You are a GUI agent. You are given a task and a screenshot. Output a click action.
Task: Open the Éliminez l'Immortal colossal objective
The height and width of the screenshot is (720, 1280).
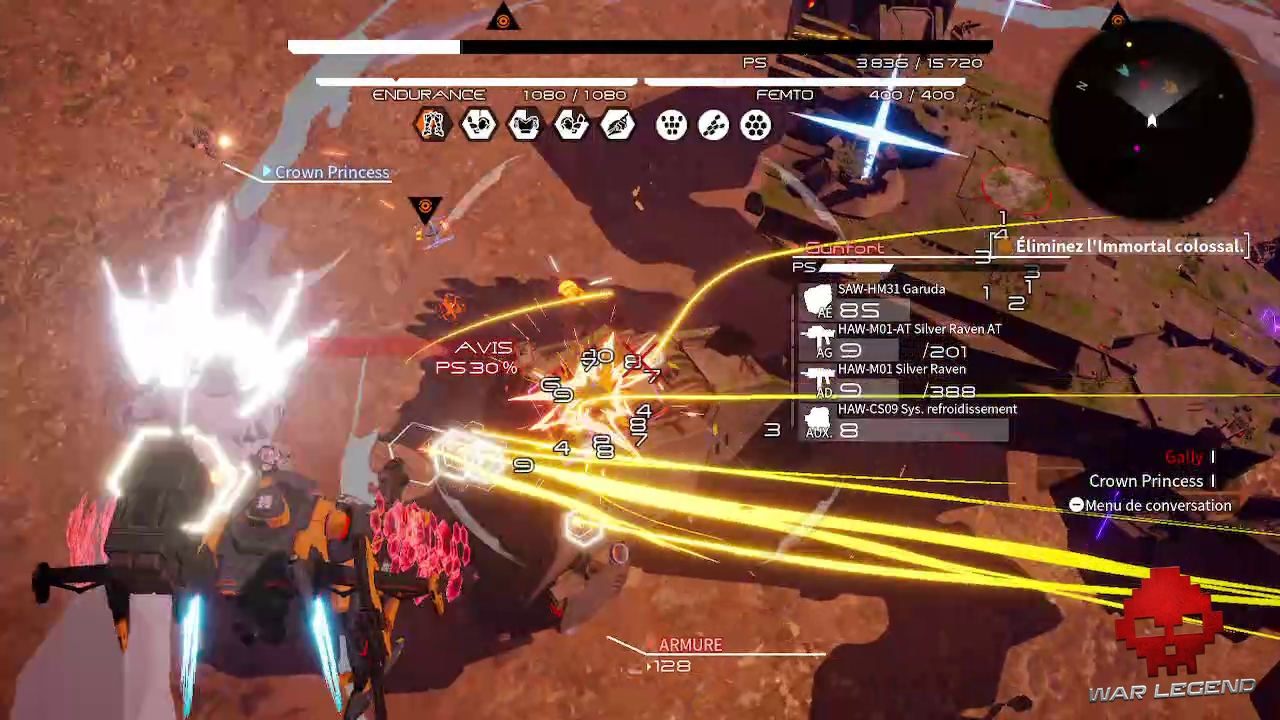coord(1129,246)
